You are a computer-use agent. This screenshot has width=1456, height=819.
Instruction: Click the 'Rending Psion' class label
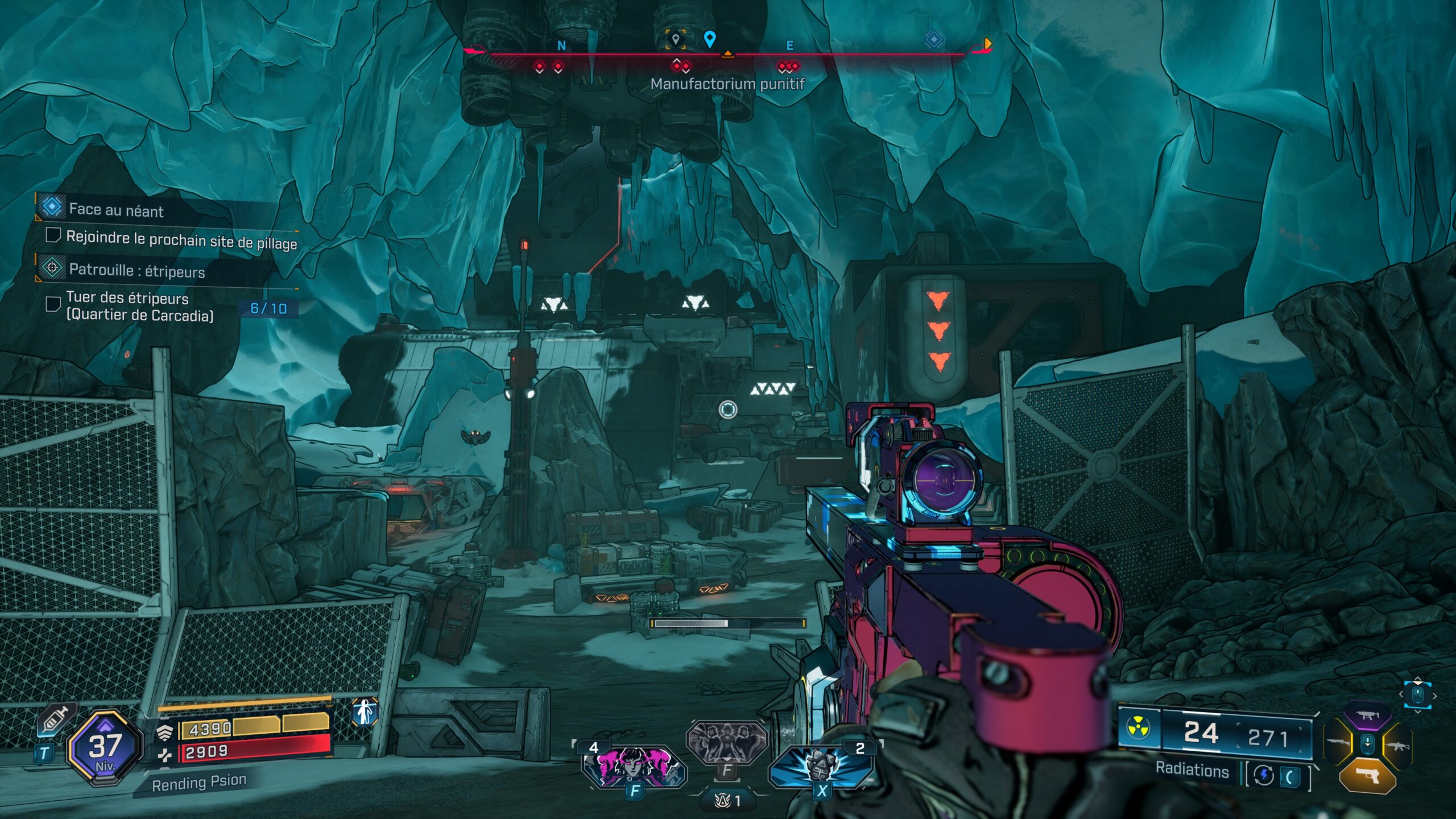pyautogui.click(x=199, y=783)
